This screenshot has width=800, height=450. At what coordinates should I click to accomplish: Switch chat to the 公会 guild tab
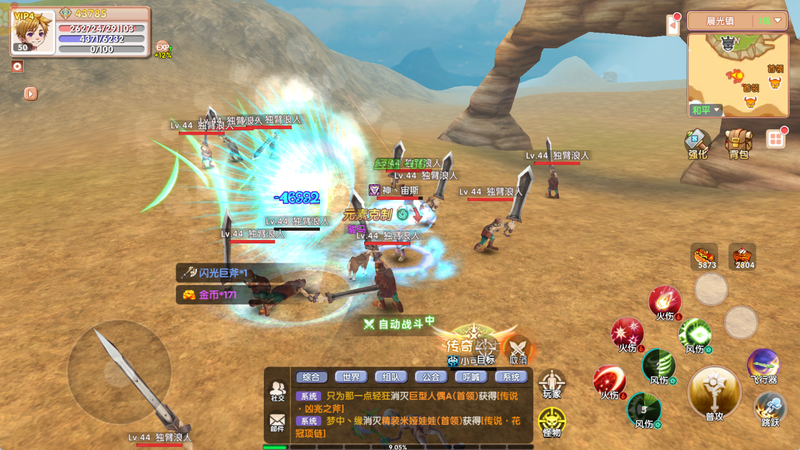tap(431, 377)
